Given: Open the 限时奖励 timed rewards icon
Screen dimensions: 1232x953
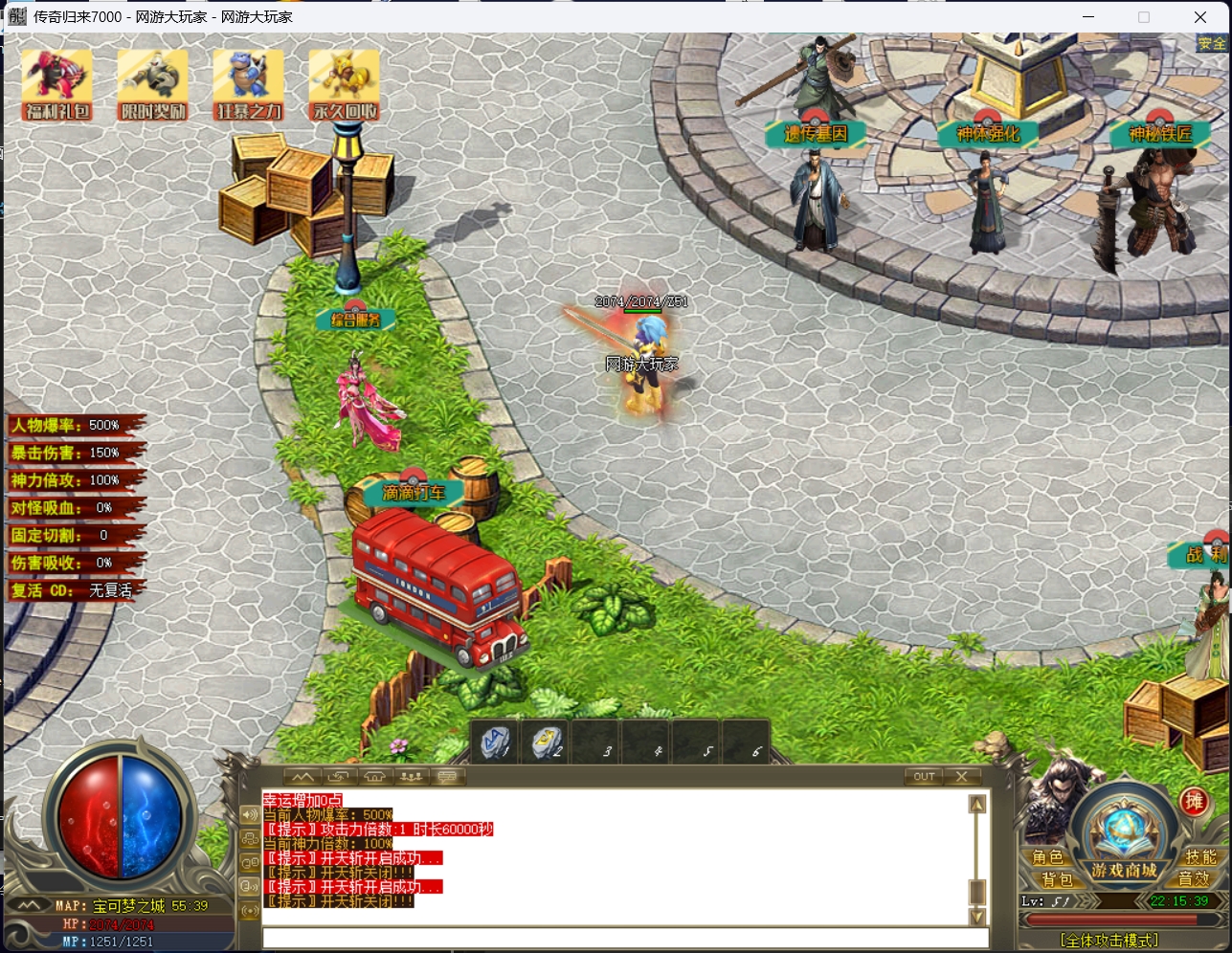Looking at the screenshot, I should click(x=153, y=84).
